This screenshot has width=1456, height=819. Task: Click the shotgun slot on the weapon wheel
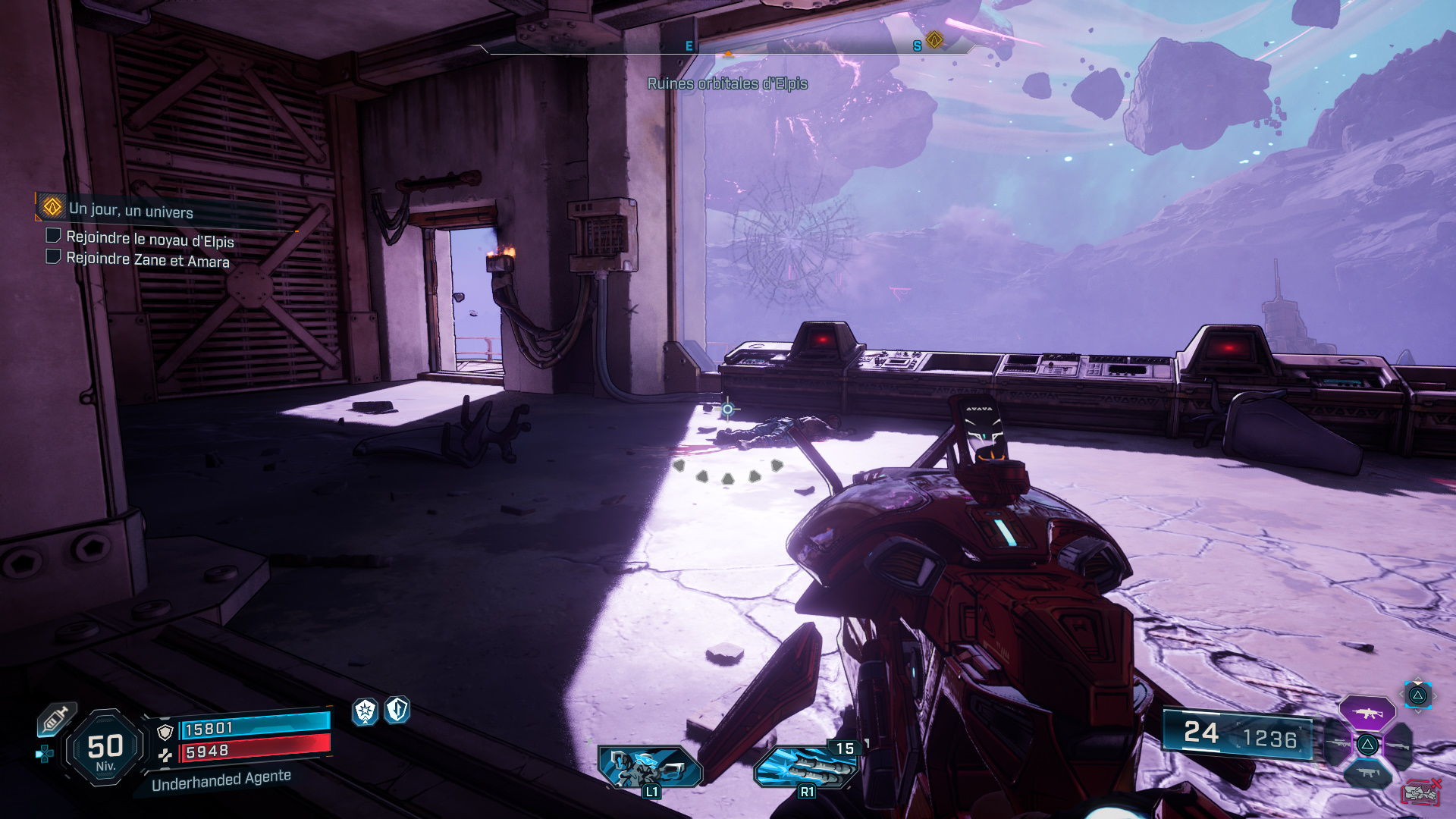(x=1398, y=747)
